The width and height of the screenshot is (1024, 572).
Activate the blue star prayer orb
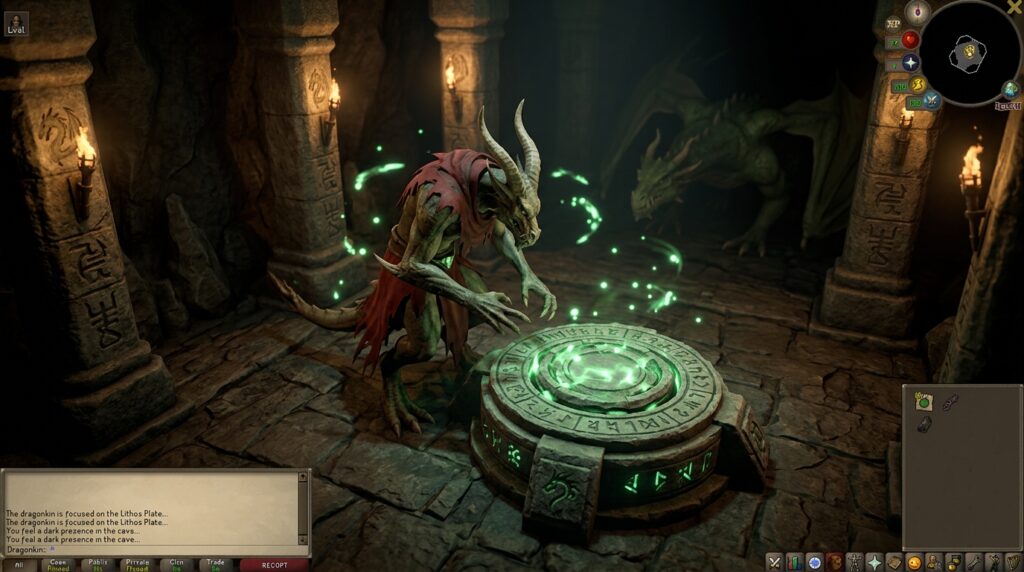coord(910,62)
